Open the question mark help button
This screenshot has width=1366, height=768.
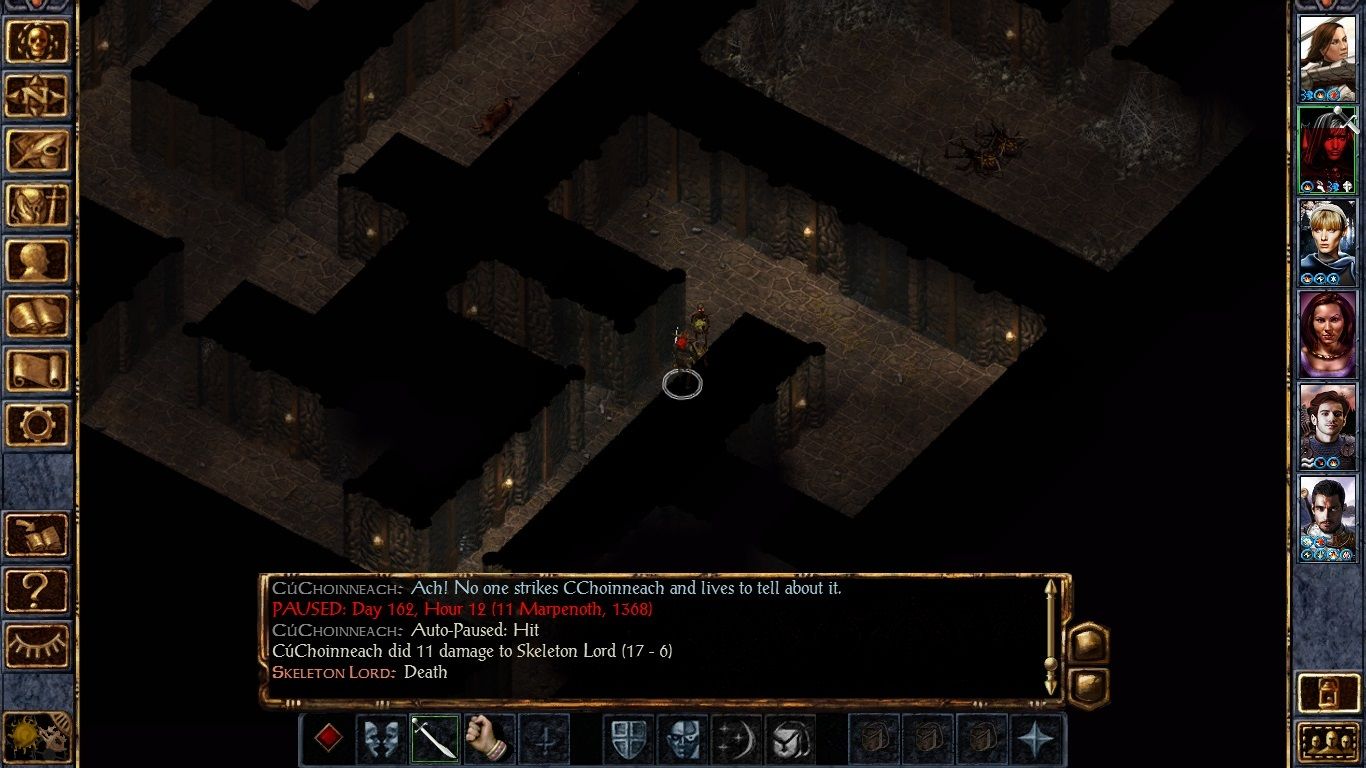click(38, 590)
